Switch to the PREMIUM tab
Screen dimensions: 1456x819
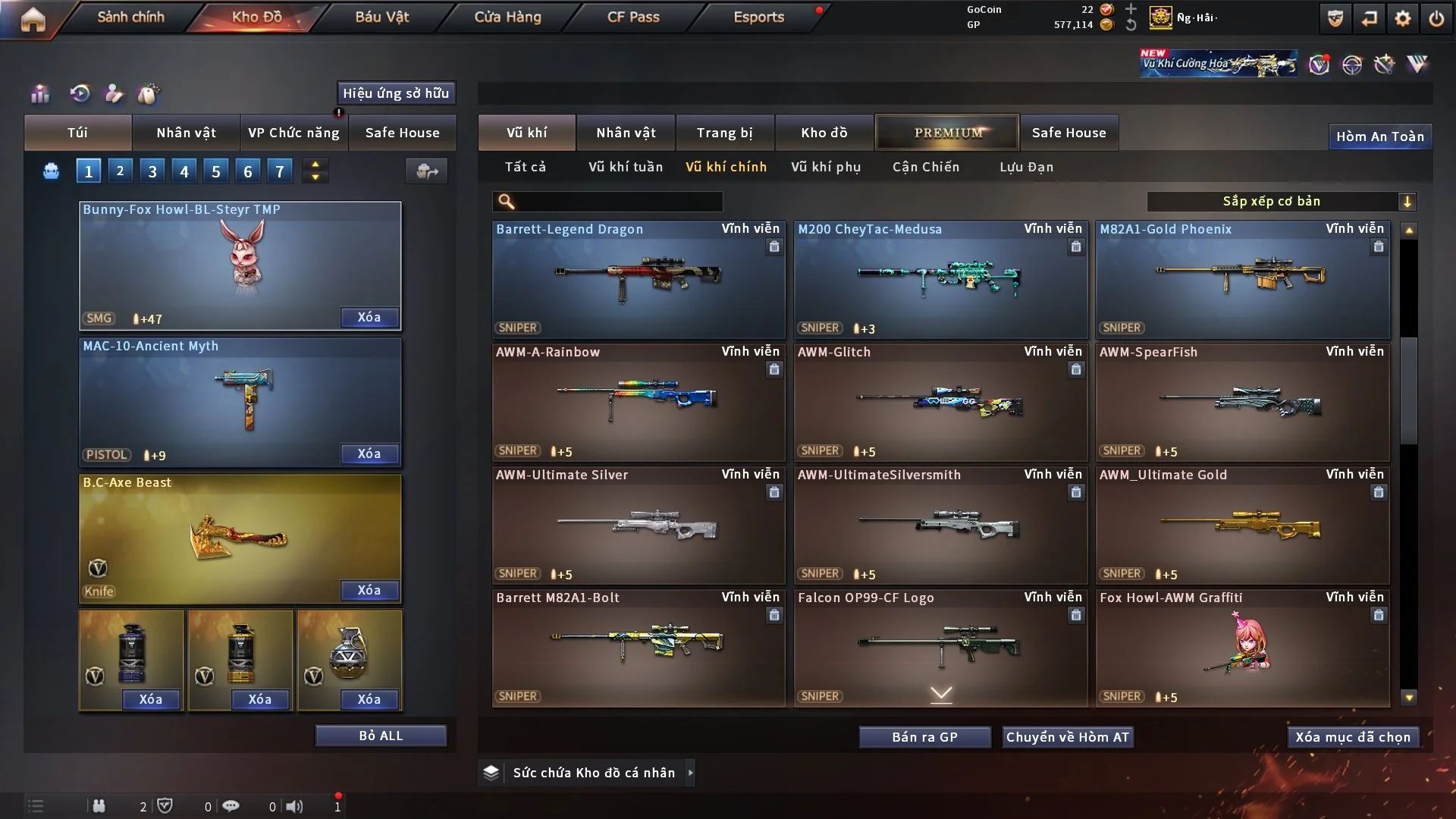tap(948, 133)
